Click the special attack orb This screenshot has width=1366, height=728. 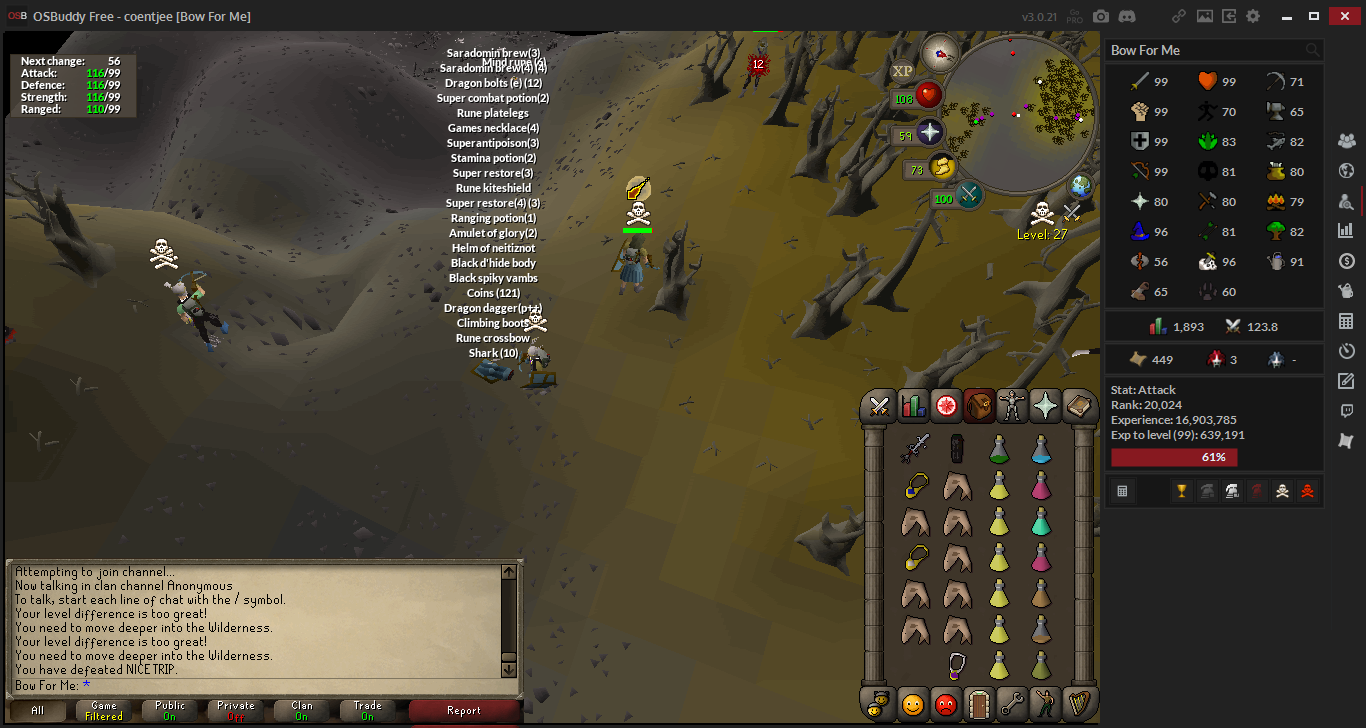(969, 196)
